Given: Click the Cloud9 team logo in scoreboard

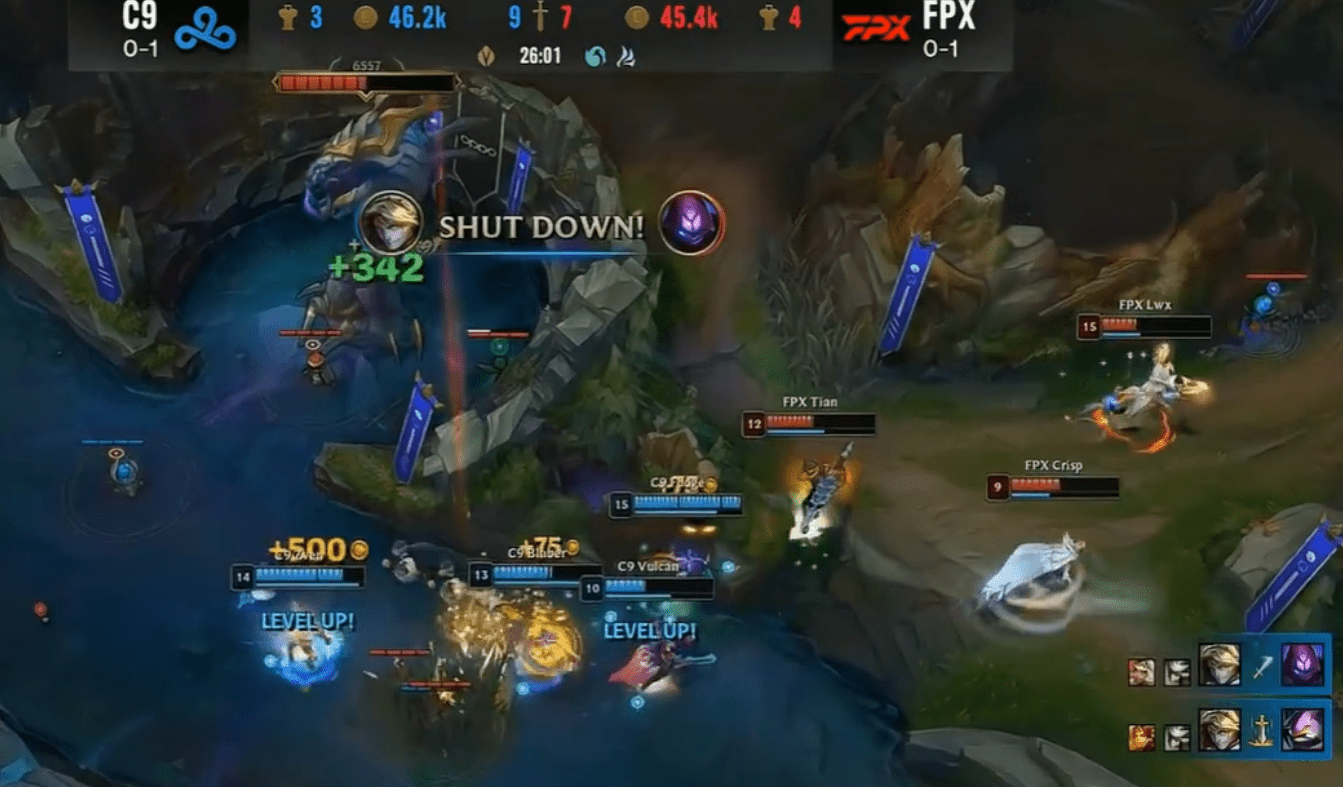Looking at the screenshot, I should [x=205, y=32].
